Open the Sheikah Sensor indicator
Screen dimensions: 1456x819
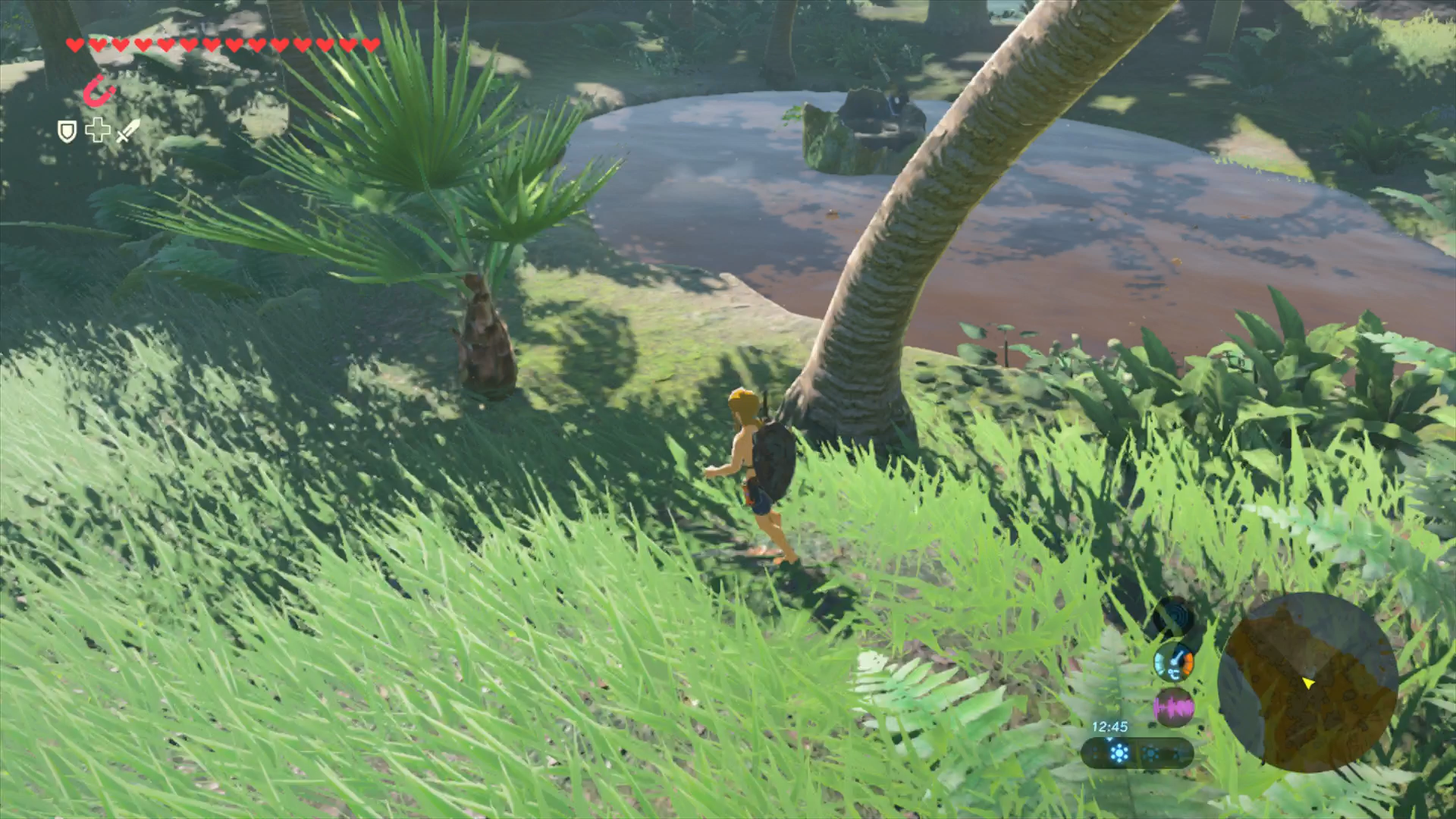[1176, 617]
